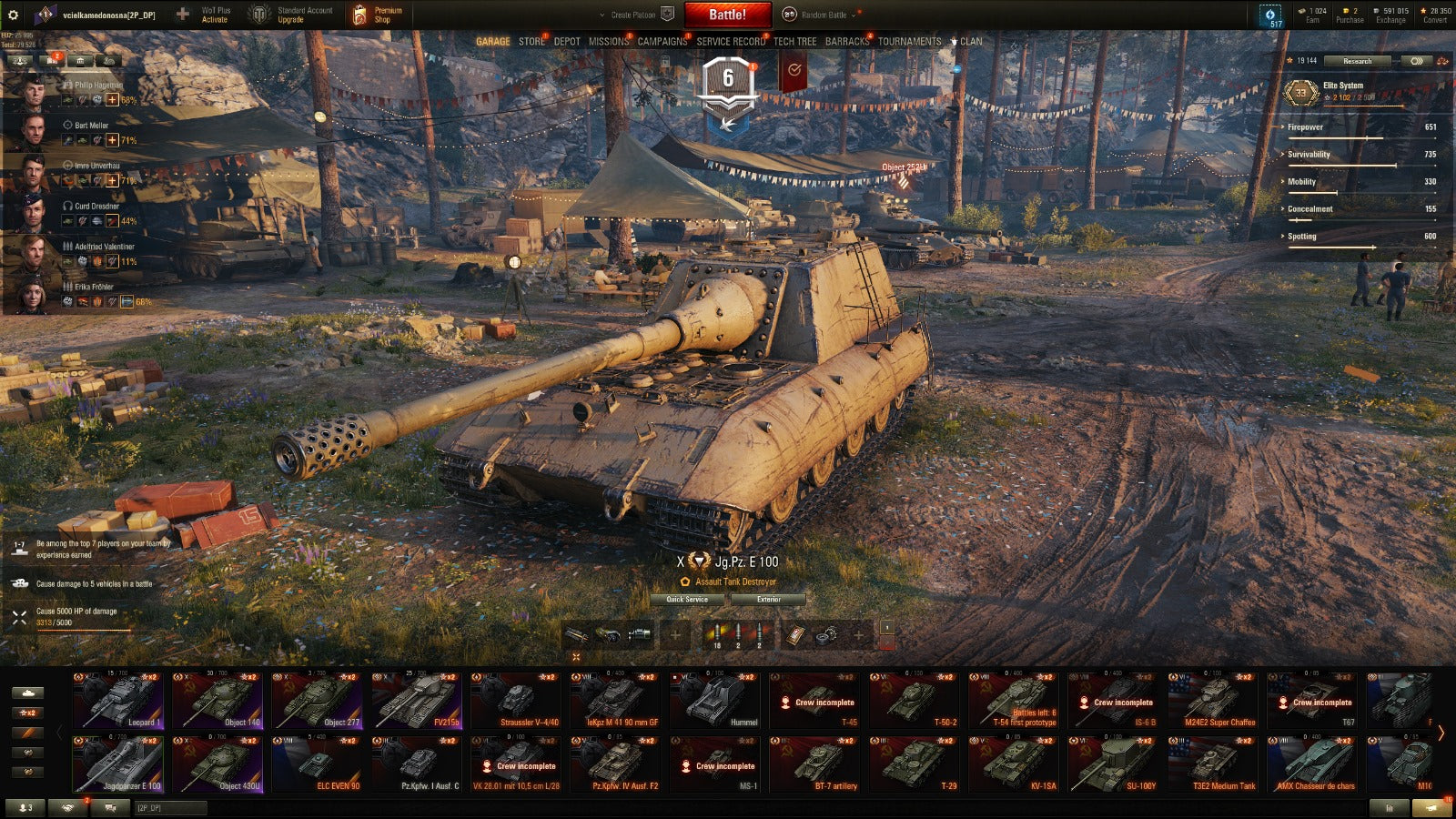Select the Leopard 1 tank in carousel
Image resolution: width=1456 pixels, height=819 pixels.
118,701
